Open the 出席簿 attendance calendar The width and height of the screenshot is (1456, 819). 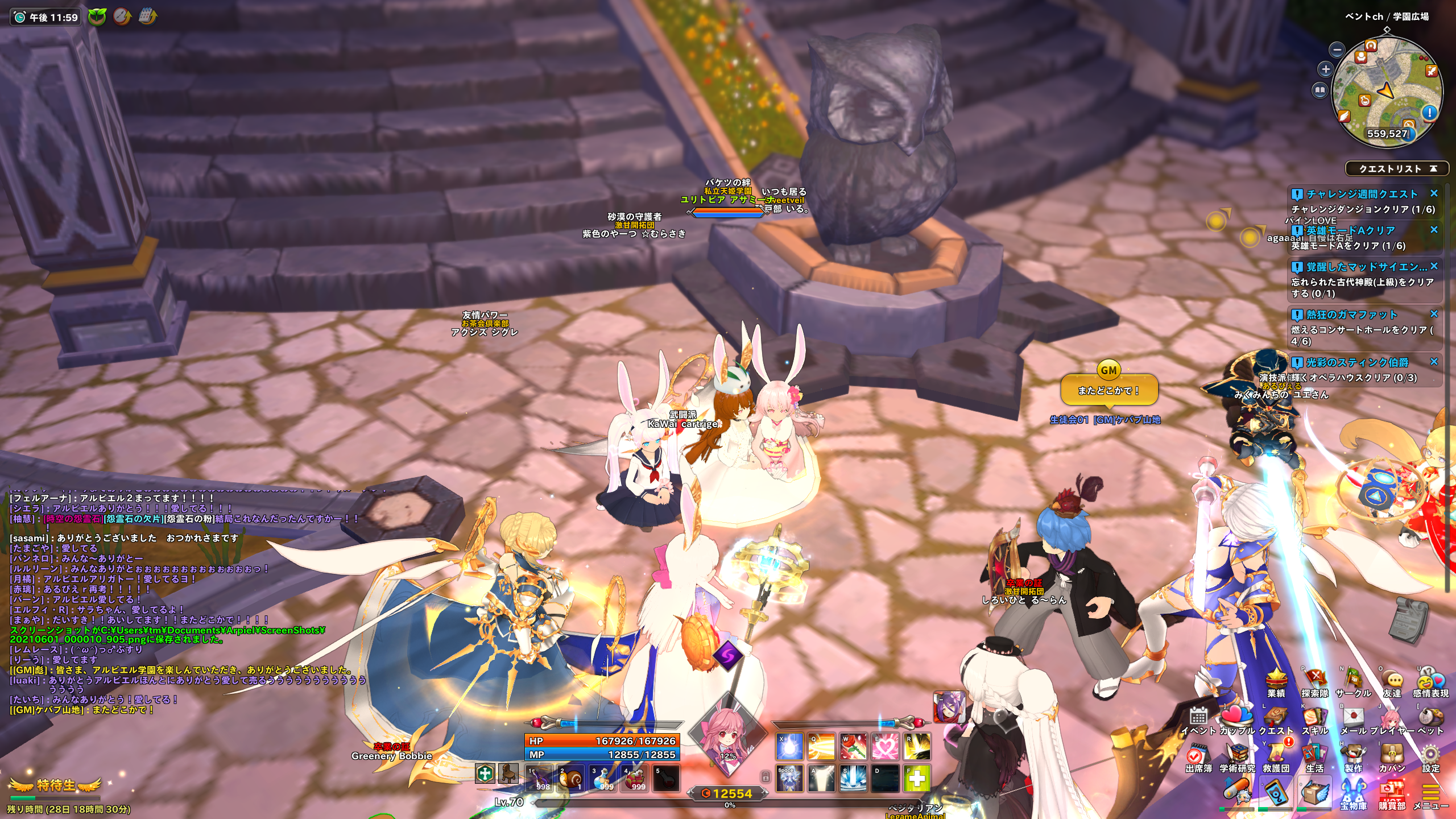click(1198, 755)
